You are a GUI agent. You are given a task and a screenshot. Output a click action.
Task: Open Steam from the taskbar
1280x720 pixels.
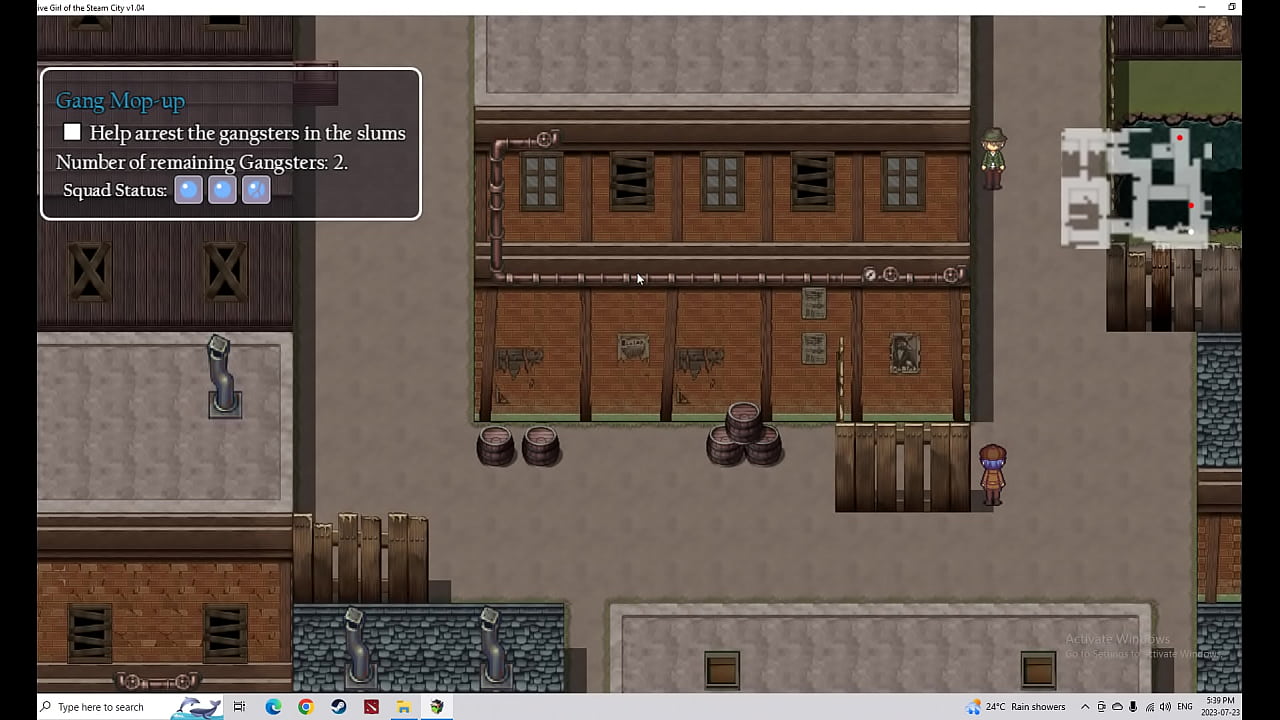339,707
